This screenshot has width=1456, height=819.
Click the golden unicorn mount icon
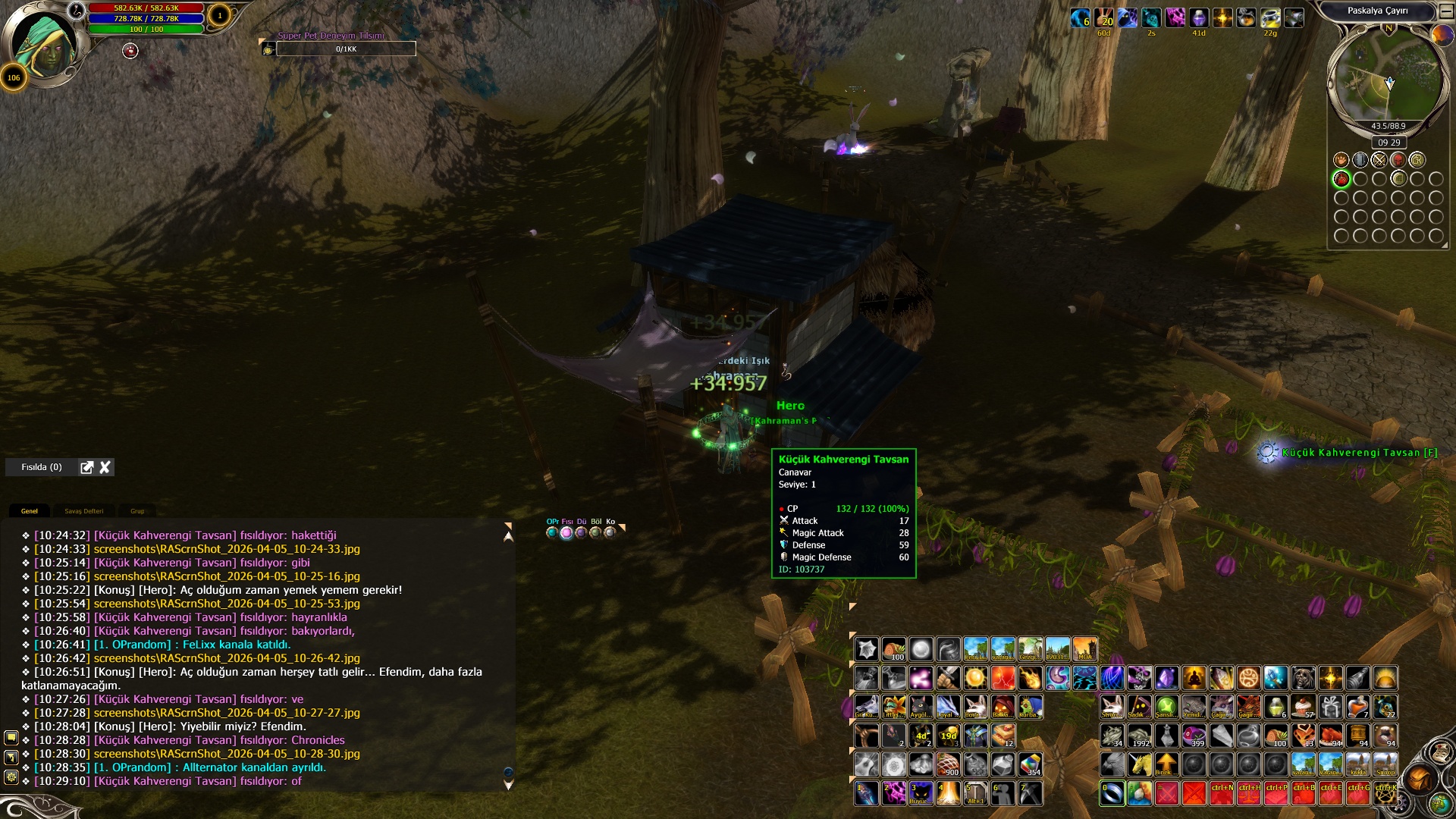pos(1139,764)
